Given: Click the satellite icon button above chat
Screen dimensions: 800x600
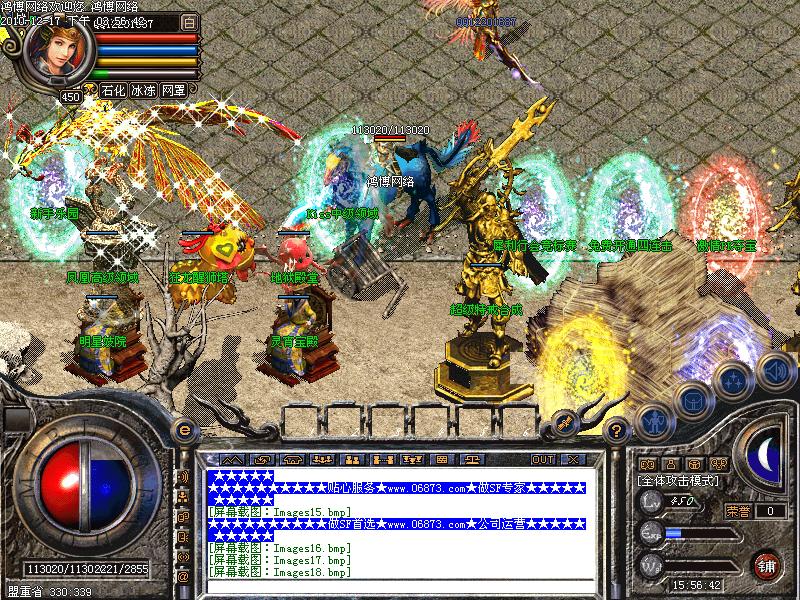Looking at the screenshot, I should (x=564, y=420).
